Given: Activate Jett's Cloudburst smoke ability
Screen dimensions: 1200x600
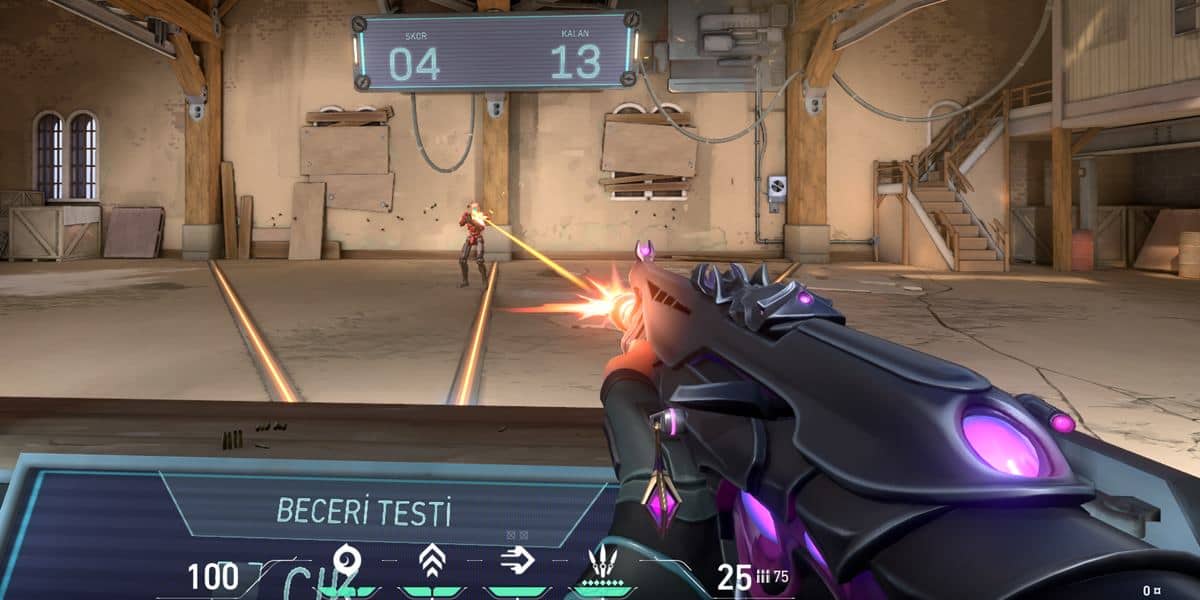Looking at the screenshot, I should point(346,561).
